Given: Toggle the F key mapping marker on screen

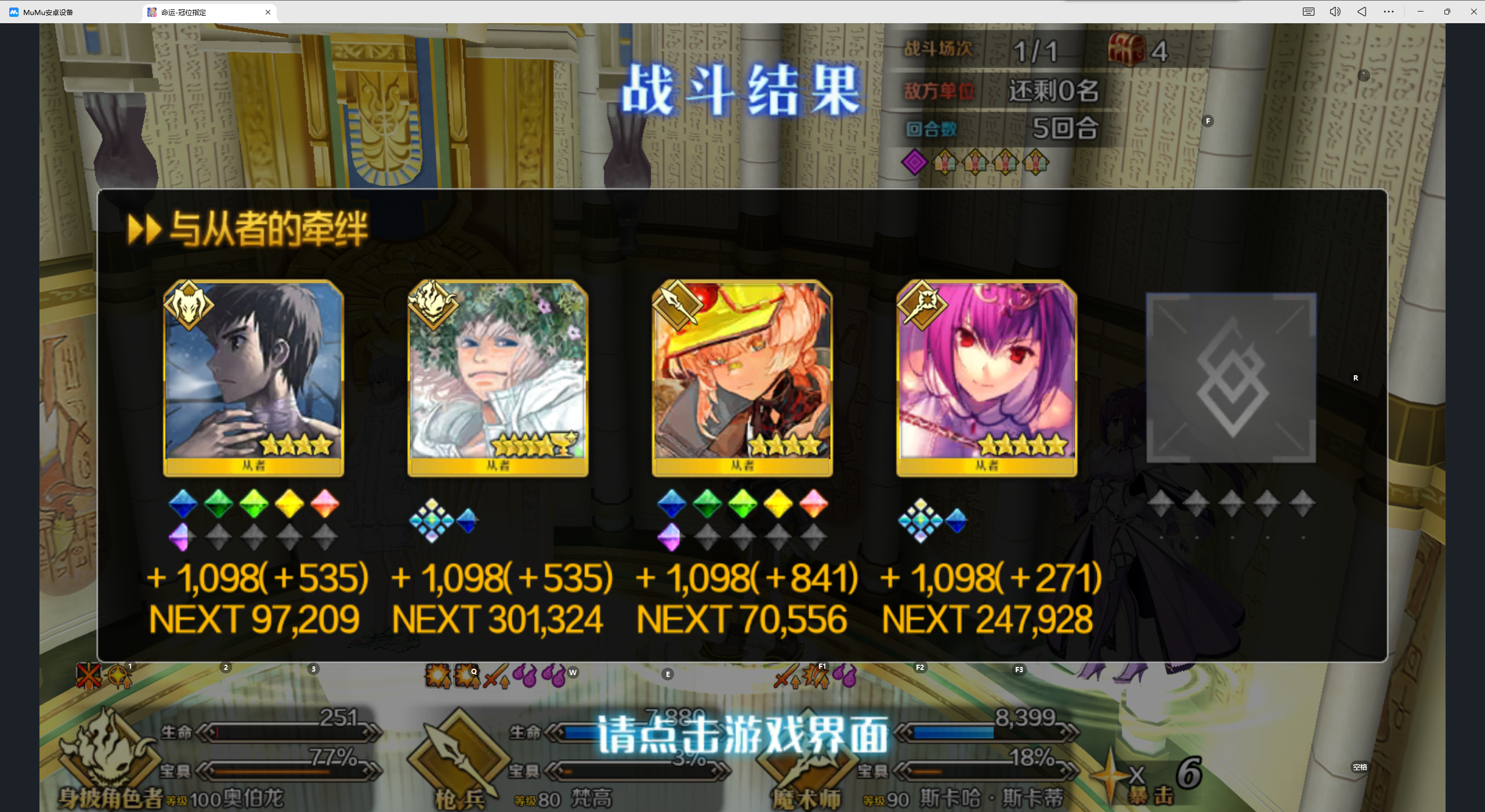Looking at the screenshot, I should (x=1208, y=121).
